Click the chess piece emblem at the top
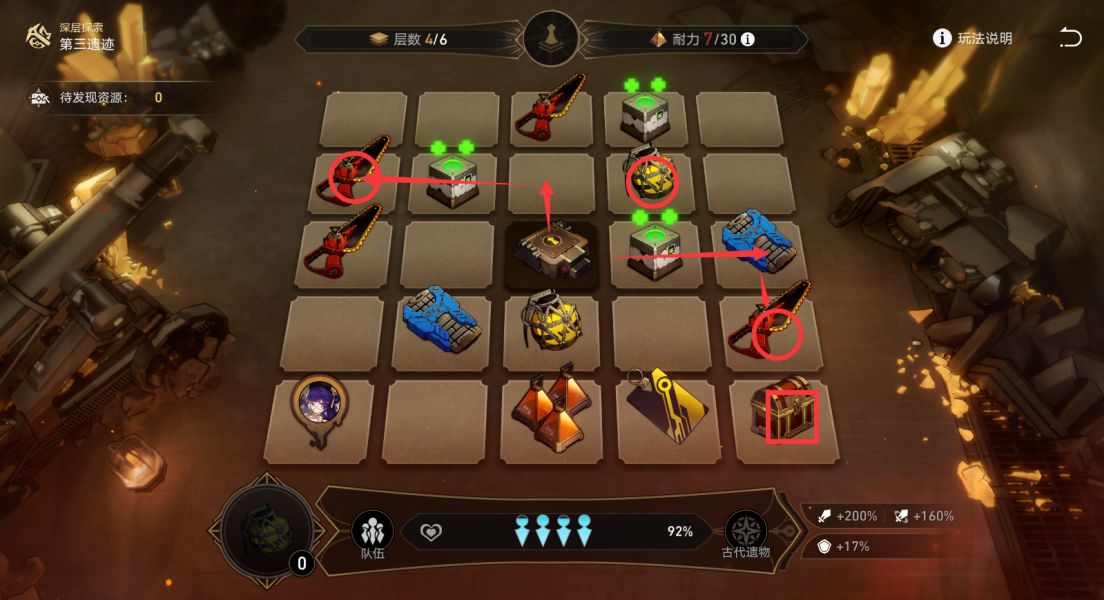Viewport: 1104px width, 600px height. (x=551, y=39)
